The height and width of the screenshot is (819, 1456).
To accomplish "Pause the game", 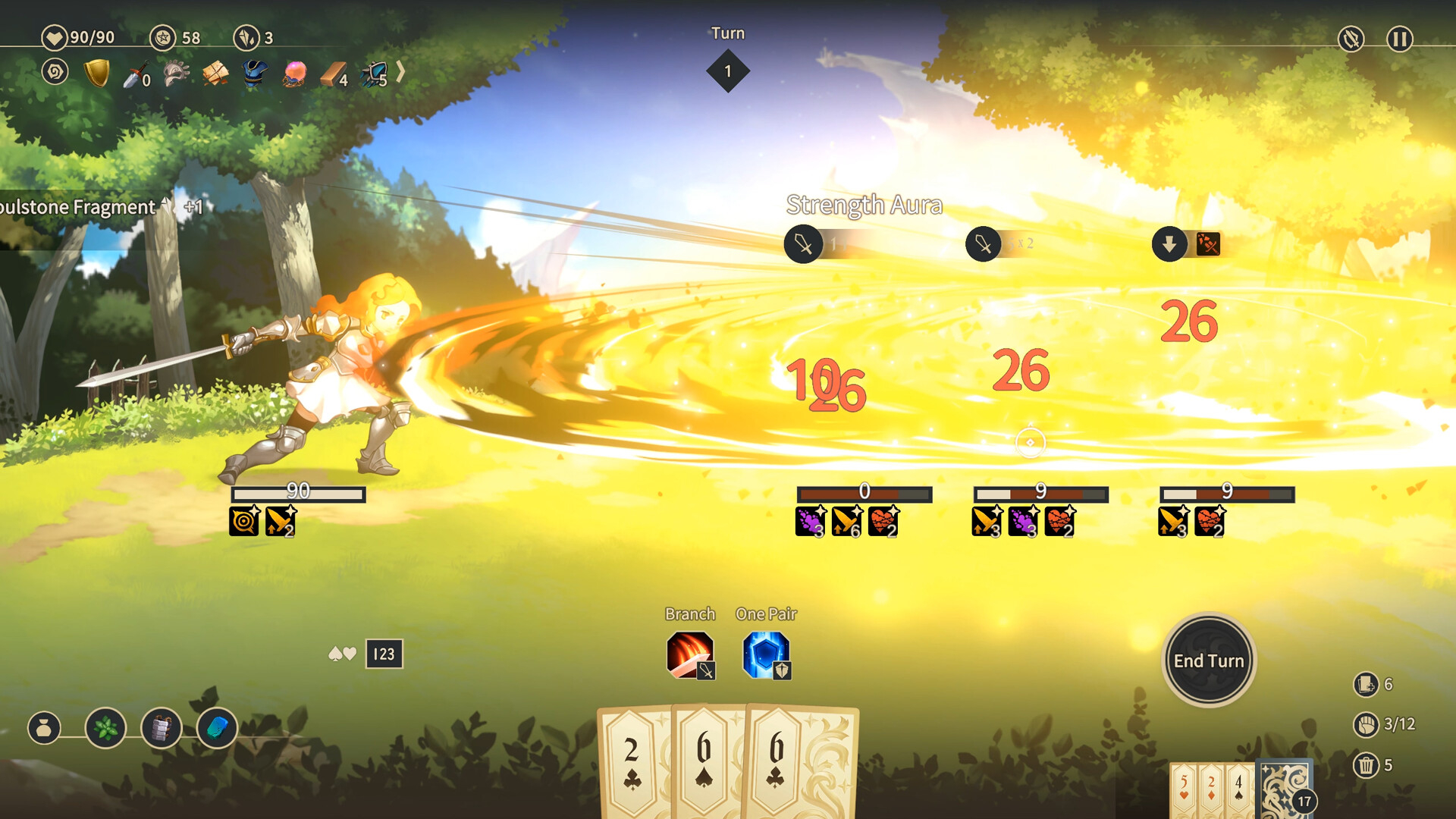I will [1399, 39].
